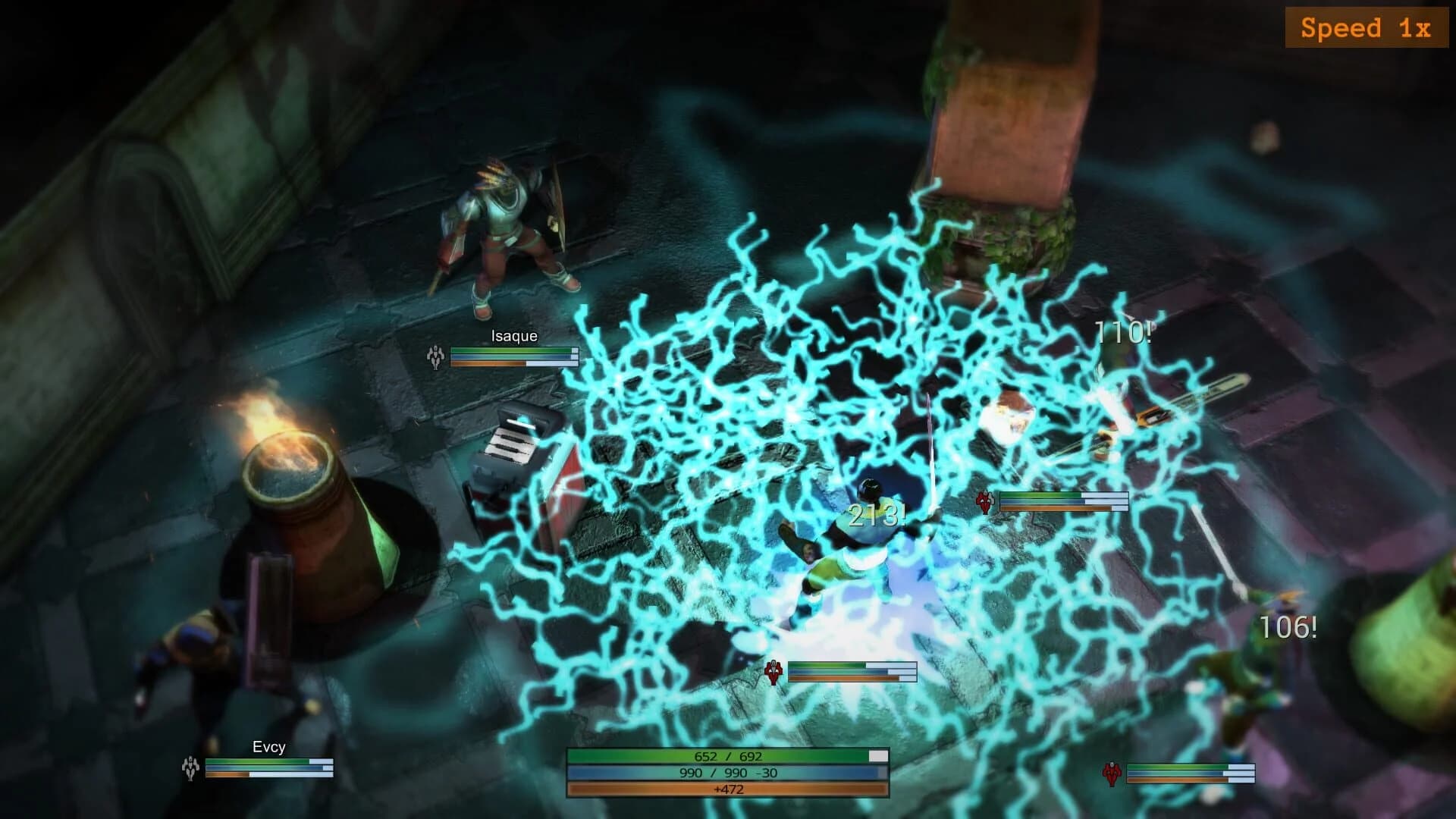Screen dimensions: 1456x819
Task: Click the burning torch brazier on the left
Action: 296,470
